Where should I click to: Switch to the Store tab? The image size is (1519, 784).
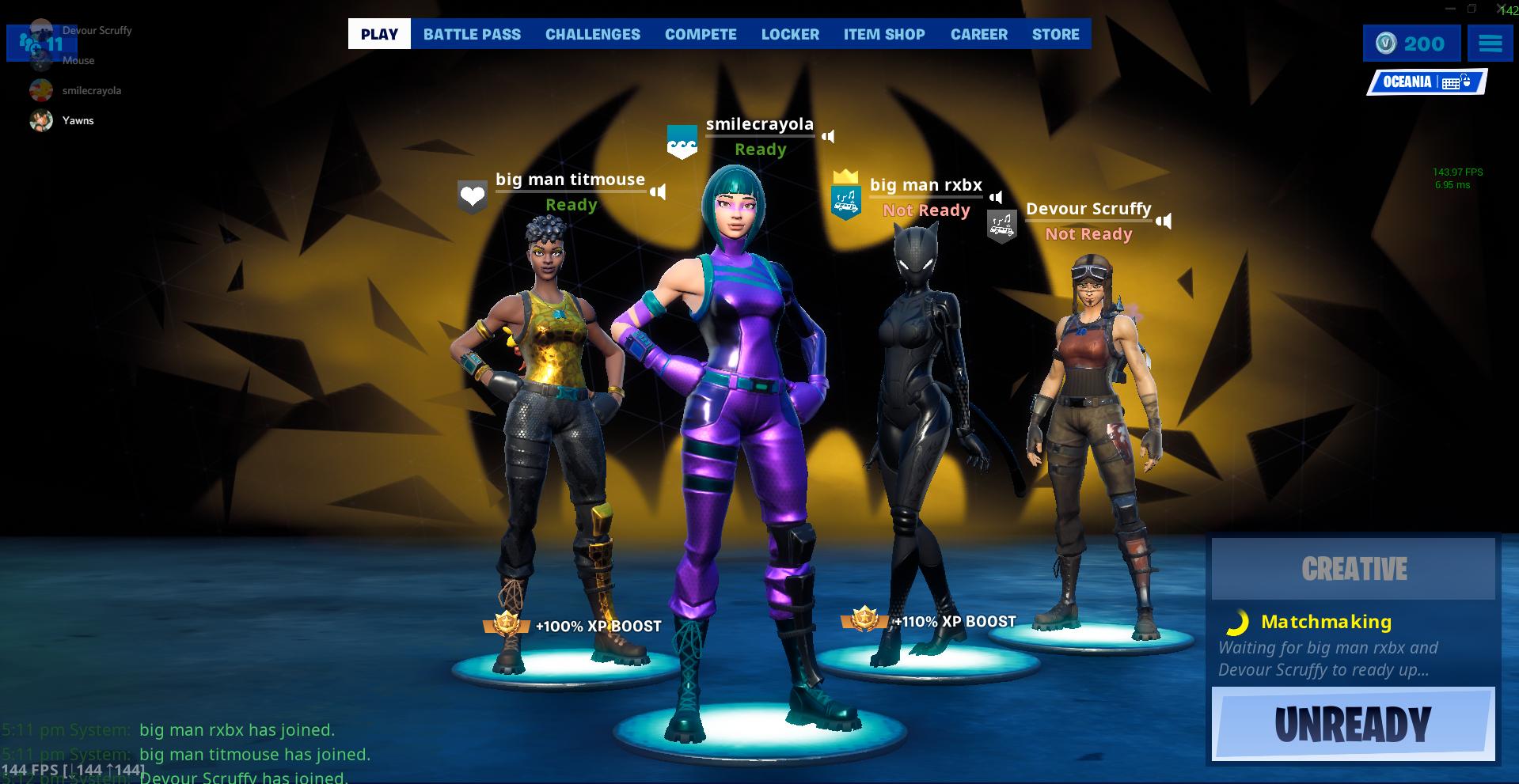[x=1055, y=34]
